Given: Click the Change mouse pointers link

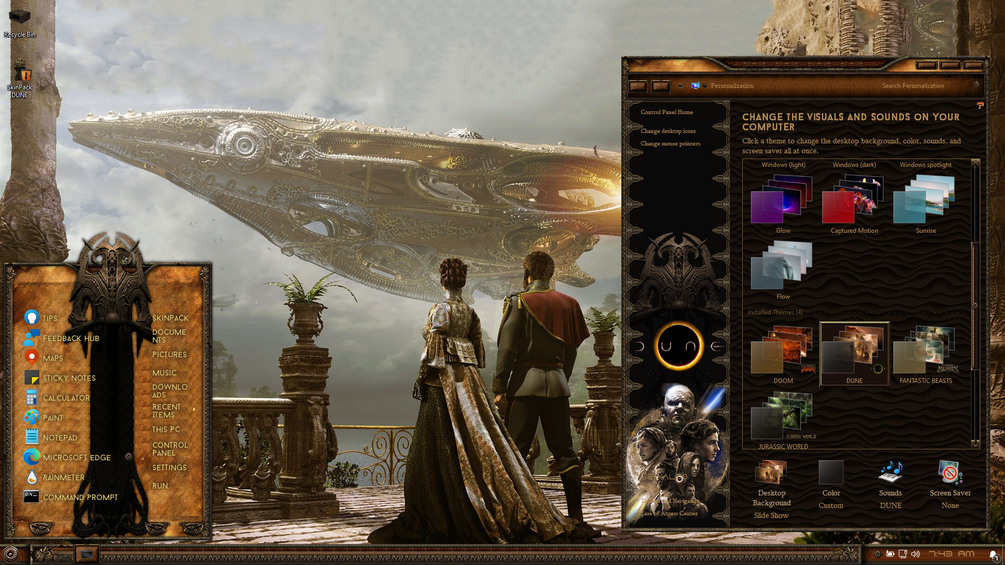Looking at the screenshot, I should click(670, 144).
